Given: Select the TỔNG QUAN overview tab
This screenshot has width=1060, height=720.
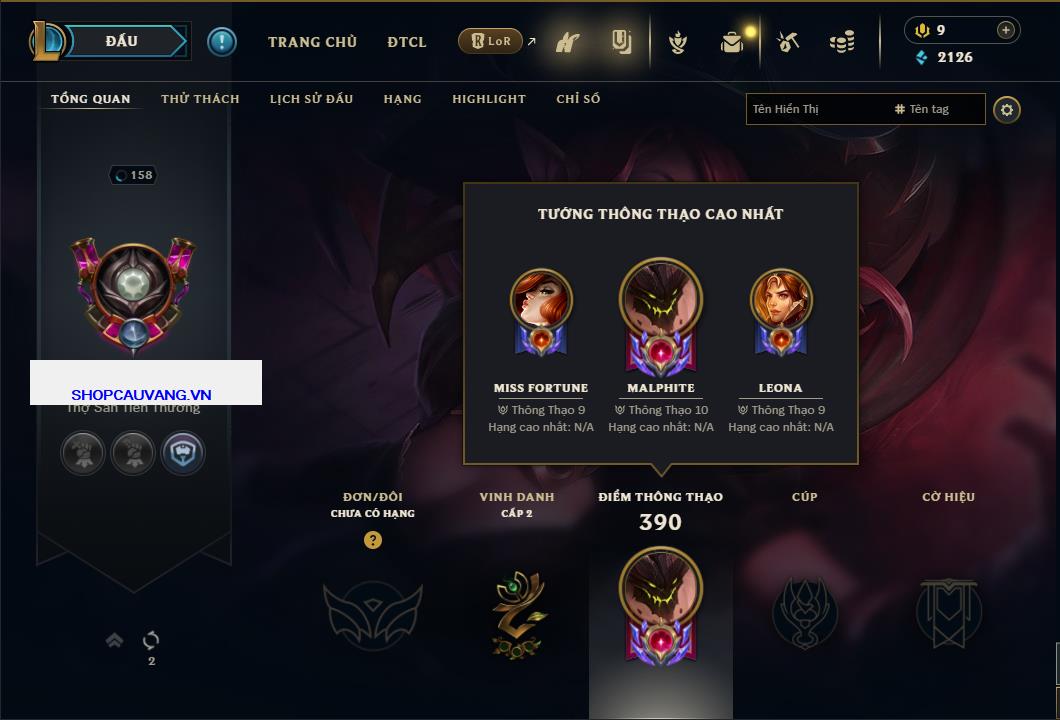Looking at the screenshot, I should pyautogui.click(x=90, y=99).
